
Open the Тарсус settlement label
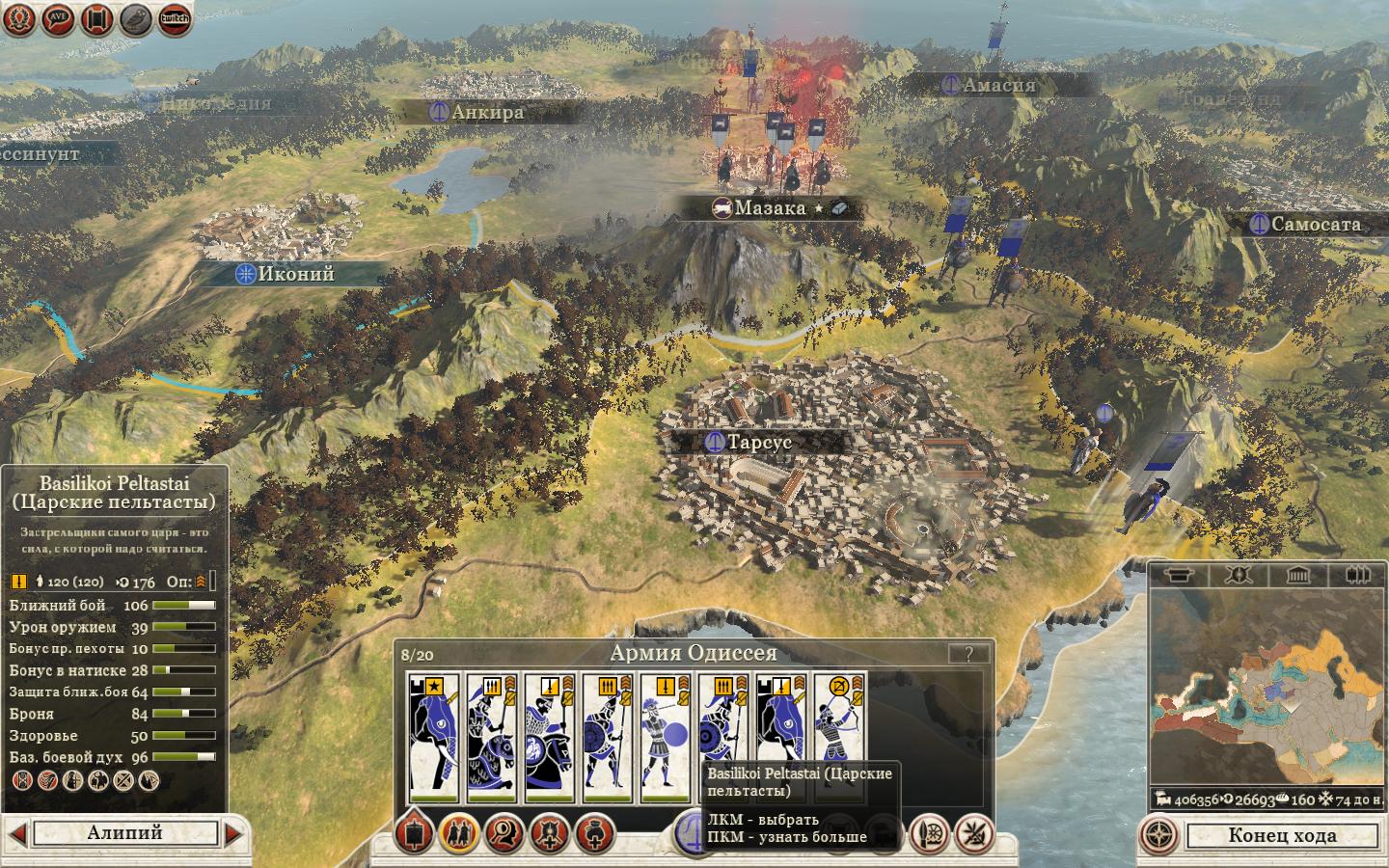[758, 443]
